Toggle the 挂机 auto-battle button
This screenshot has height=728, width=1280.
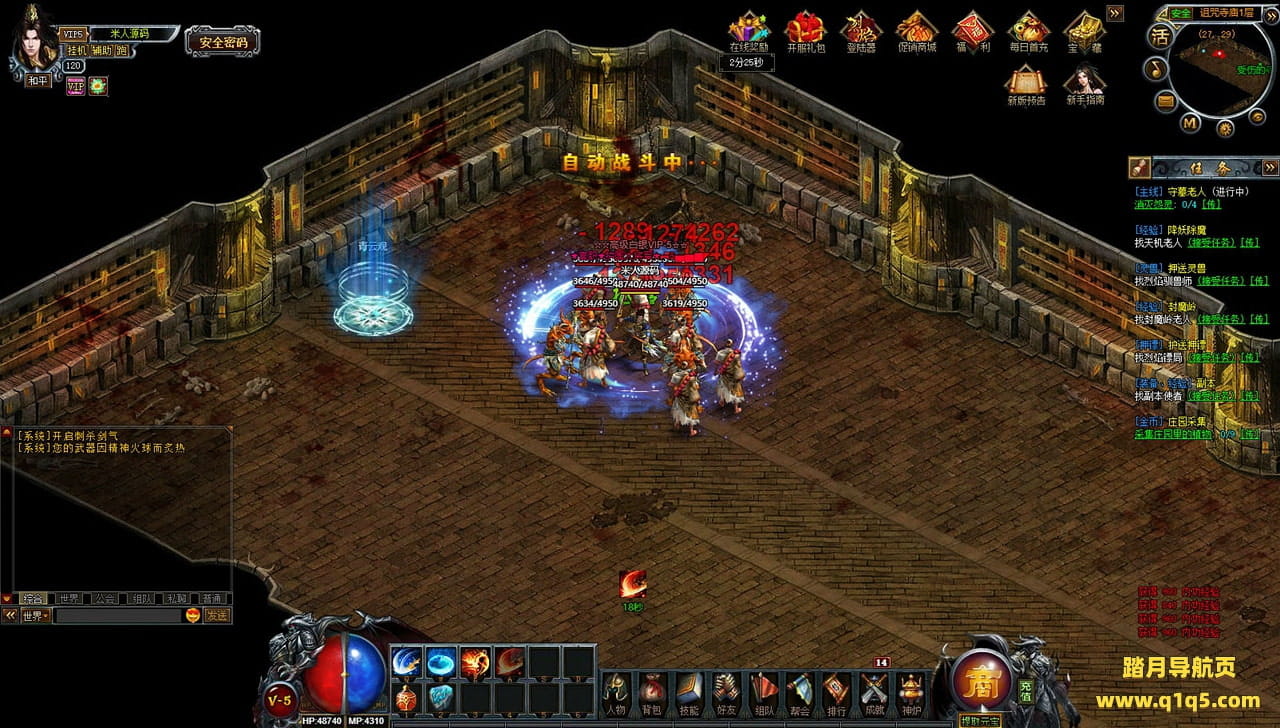(77, 50)
